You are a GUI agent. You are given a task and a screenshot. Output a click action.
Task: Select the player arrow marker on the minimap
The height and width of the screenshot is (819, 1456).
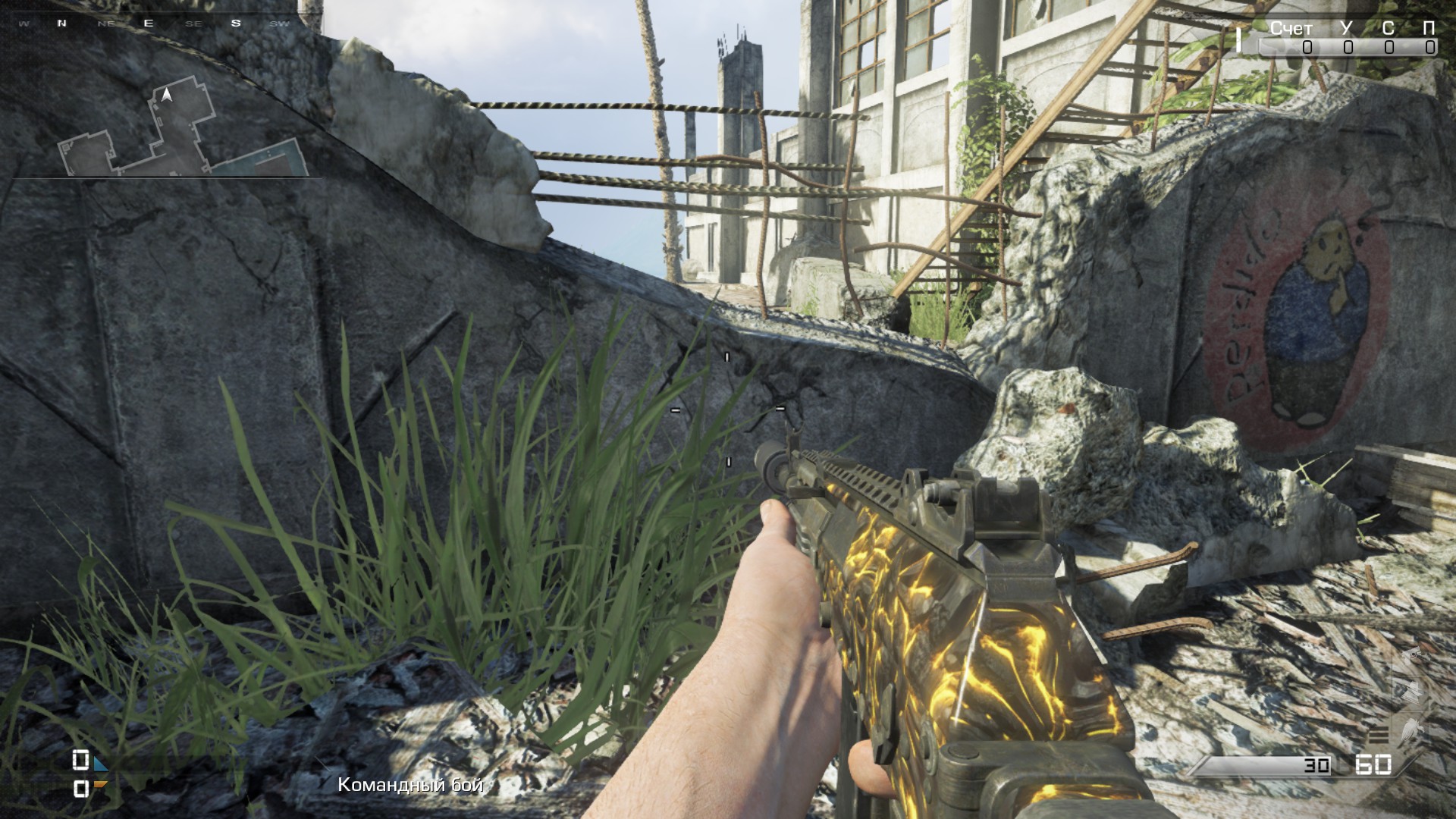point(168,95)
